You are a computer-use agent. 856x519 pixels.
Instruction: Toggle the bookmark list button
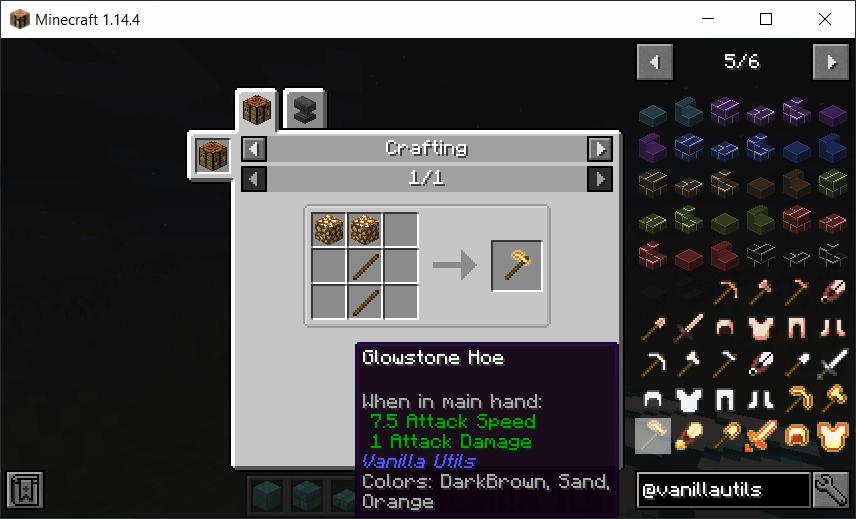[23, 490]
